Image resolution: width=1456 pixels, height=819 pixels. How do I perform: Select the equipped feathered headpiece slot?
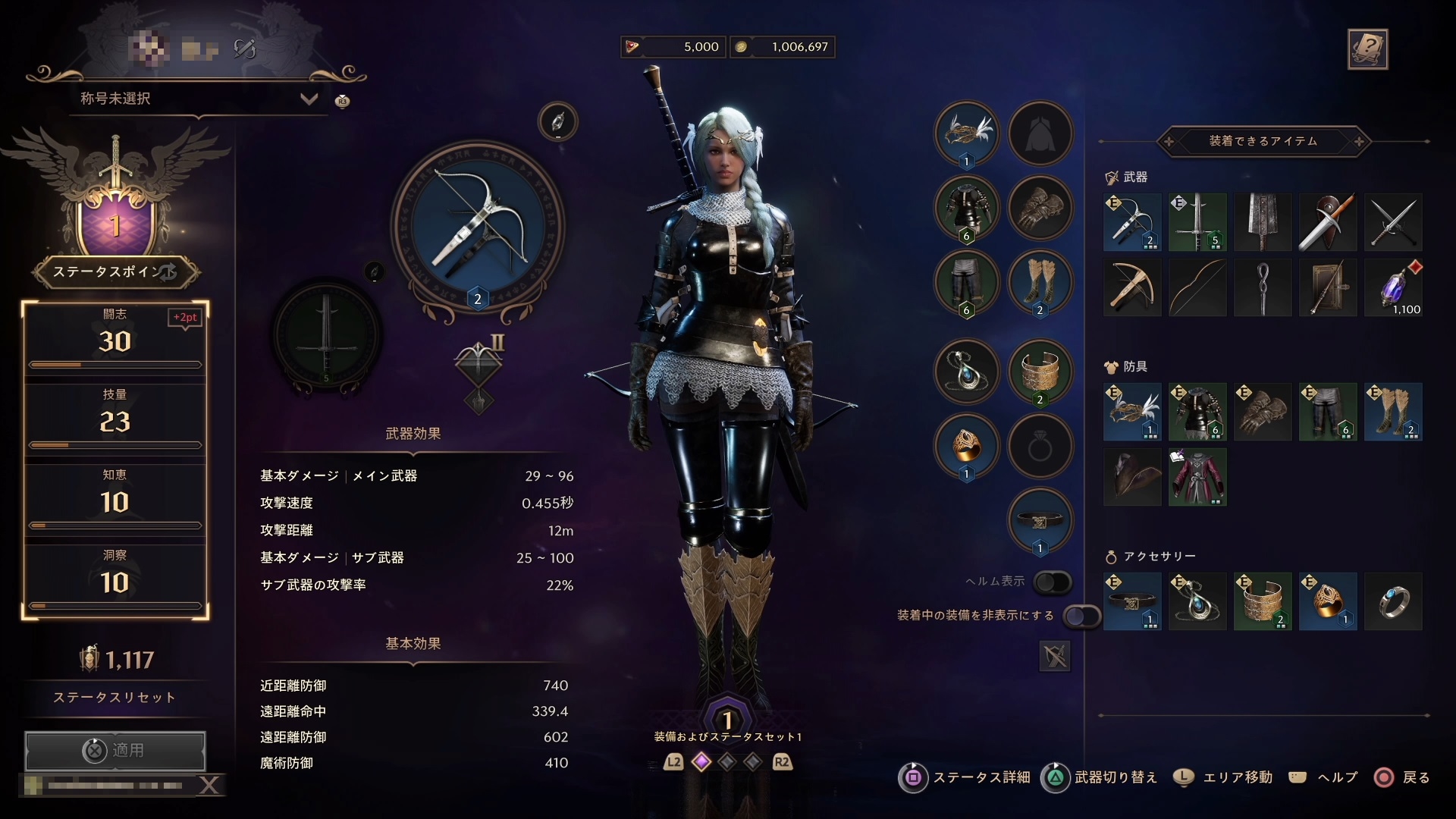(x=966, y=133)
